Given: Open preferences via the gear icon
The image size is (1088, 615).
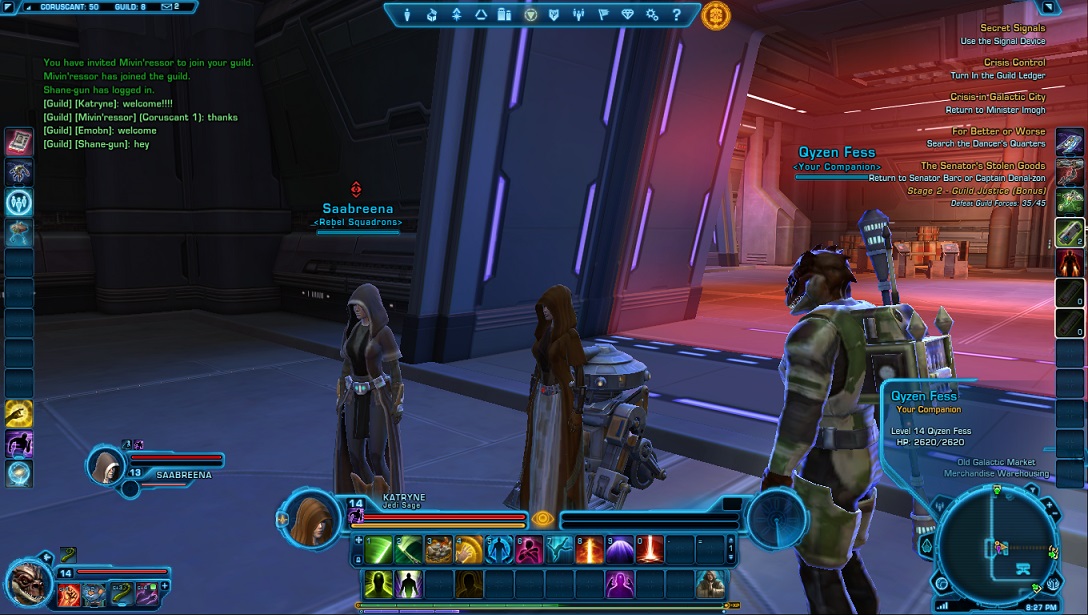Looking at the screenshot, I should click(x=652, y=15).
